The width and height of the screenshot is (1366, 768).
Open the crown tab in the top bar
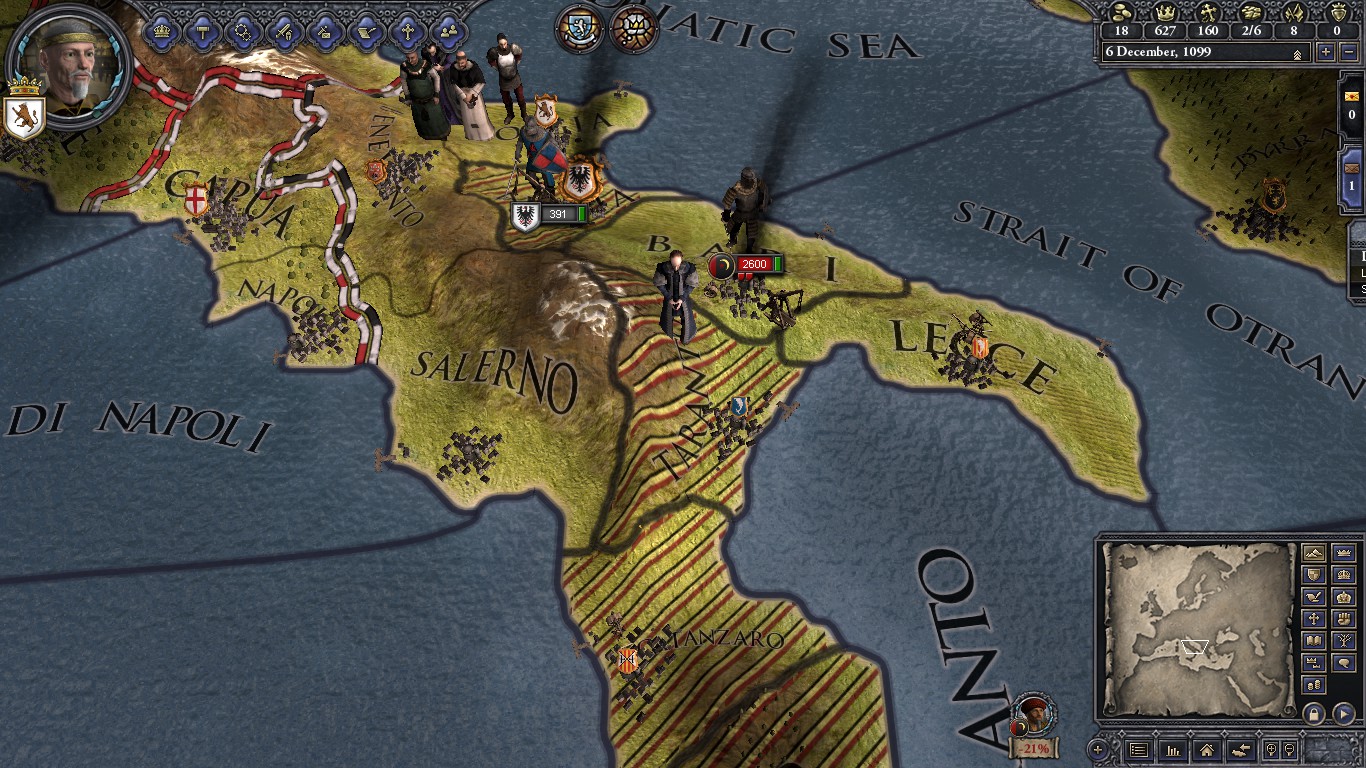point(162,31)
